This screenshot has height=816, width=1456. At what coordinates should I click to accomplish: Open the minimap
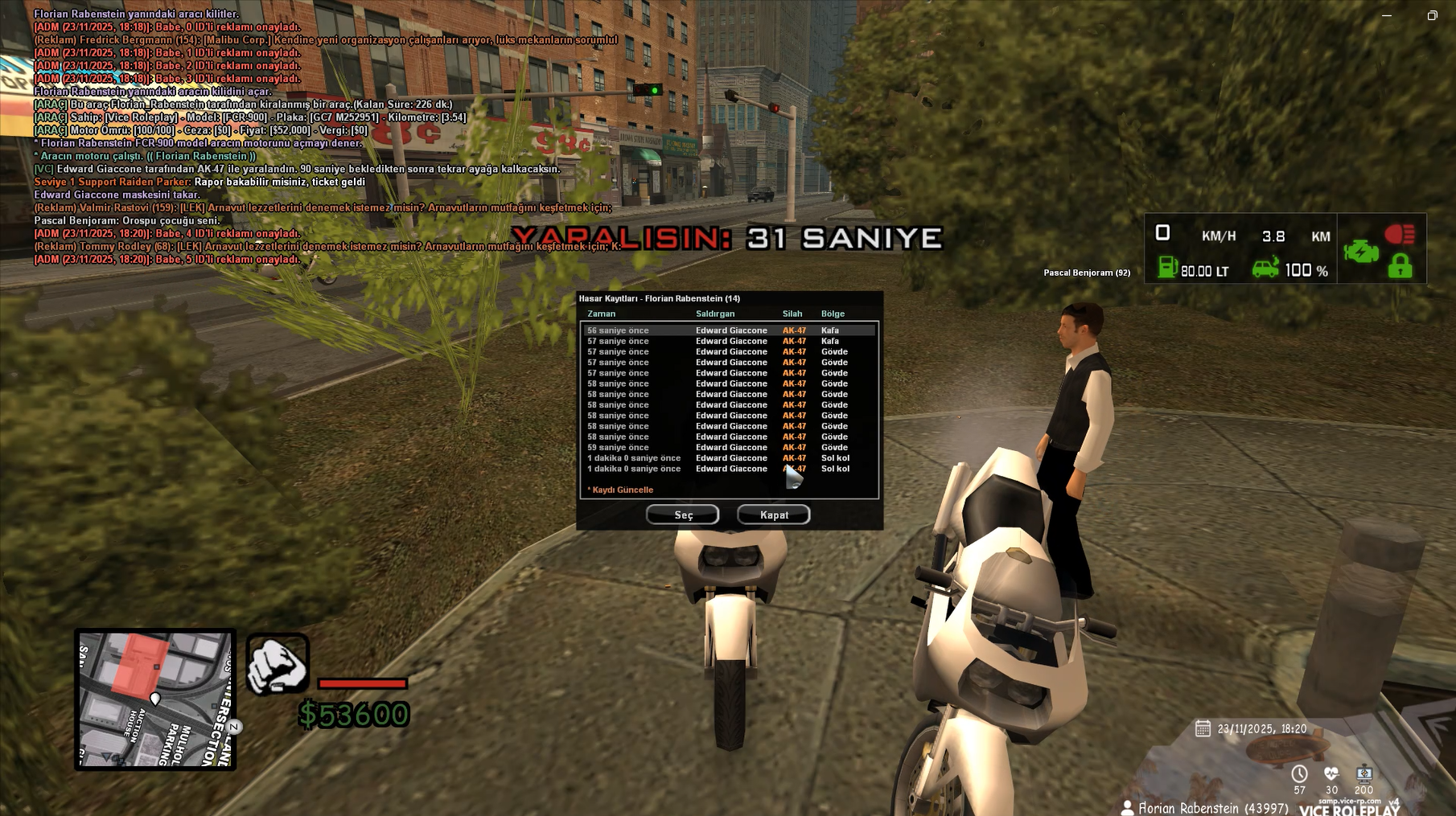click(155, 699)
